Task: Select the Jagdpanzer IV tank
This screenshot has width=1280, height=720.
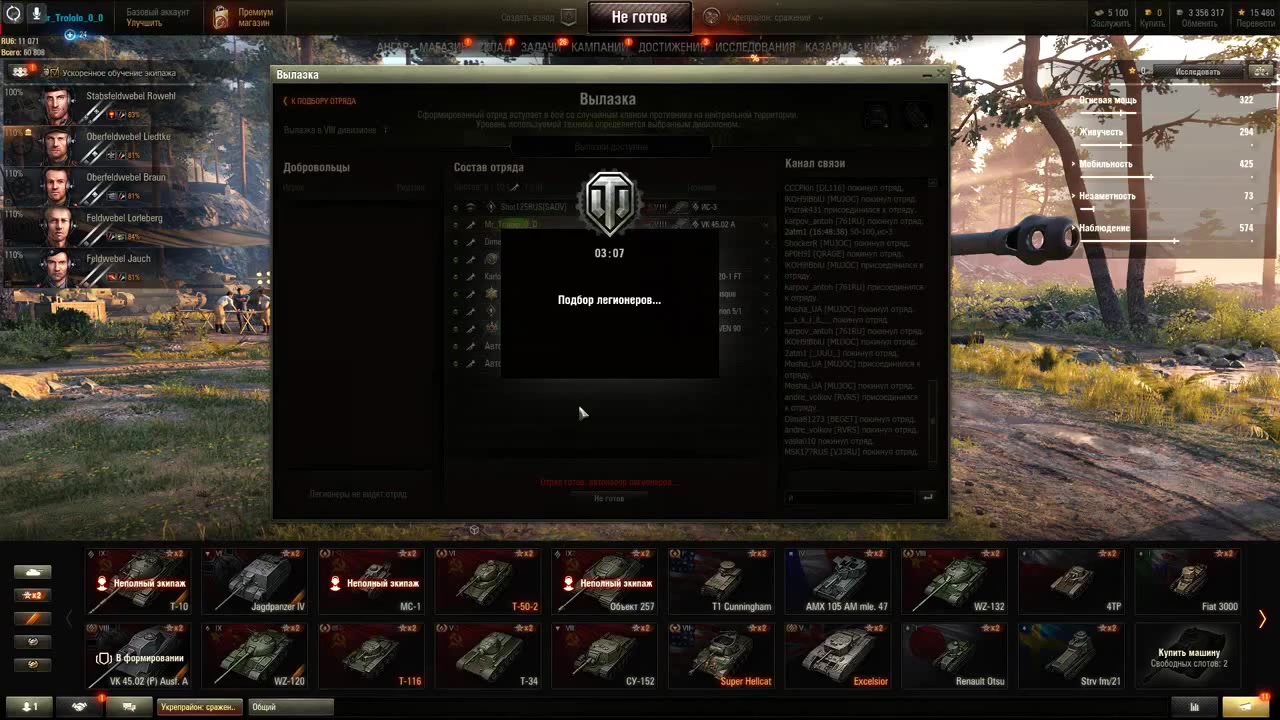Action: (256, 580)
